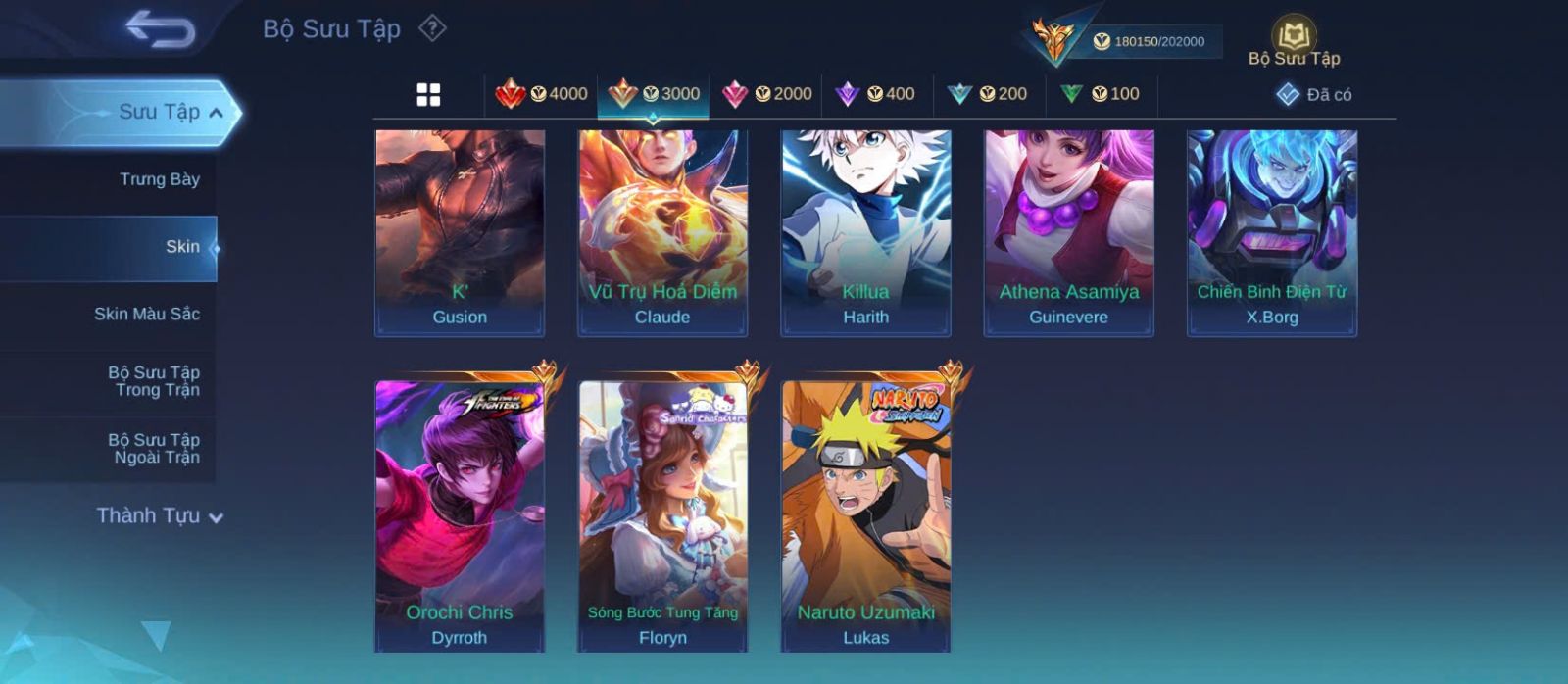Select the Skin menu entry
1568x684 pixels.
182,247
